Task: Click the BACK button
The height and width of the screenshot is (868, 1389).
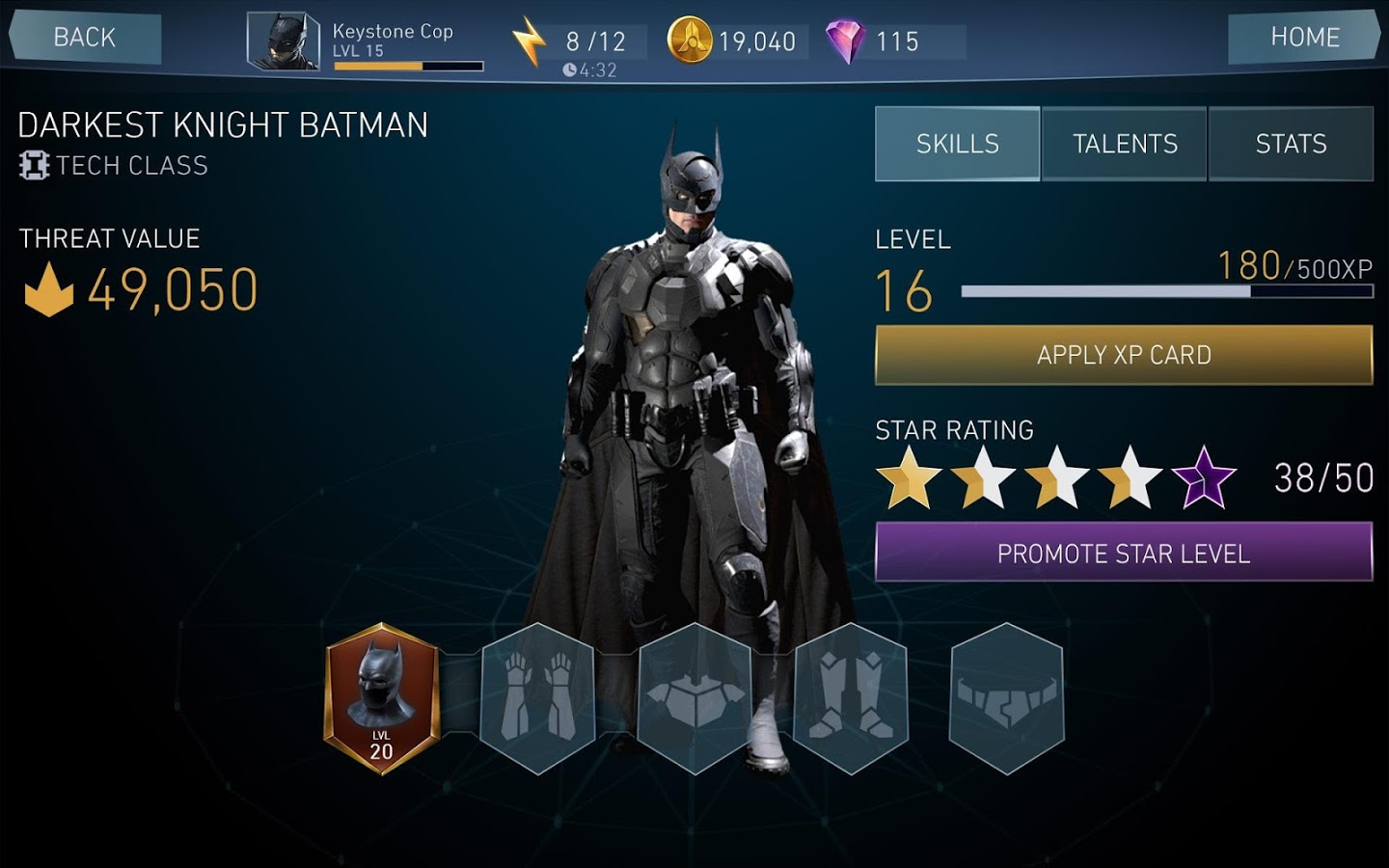Action: pos(85,38)
